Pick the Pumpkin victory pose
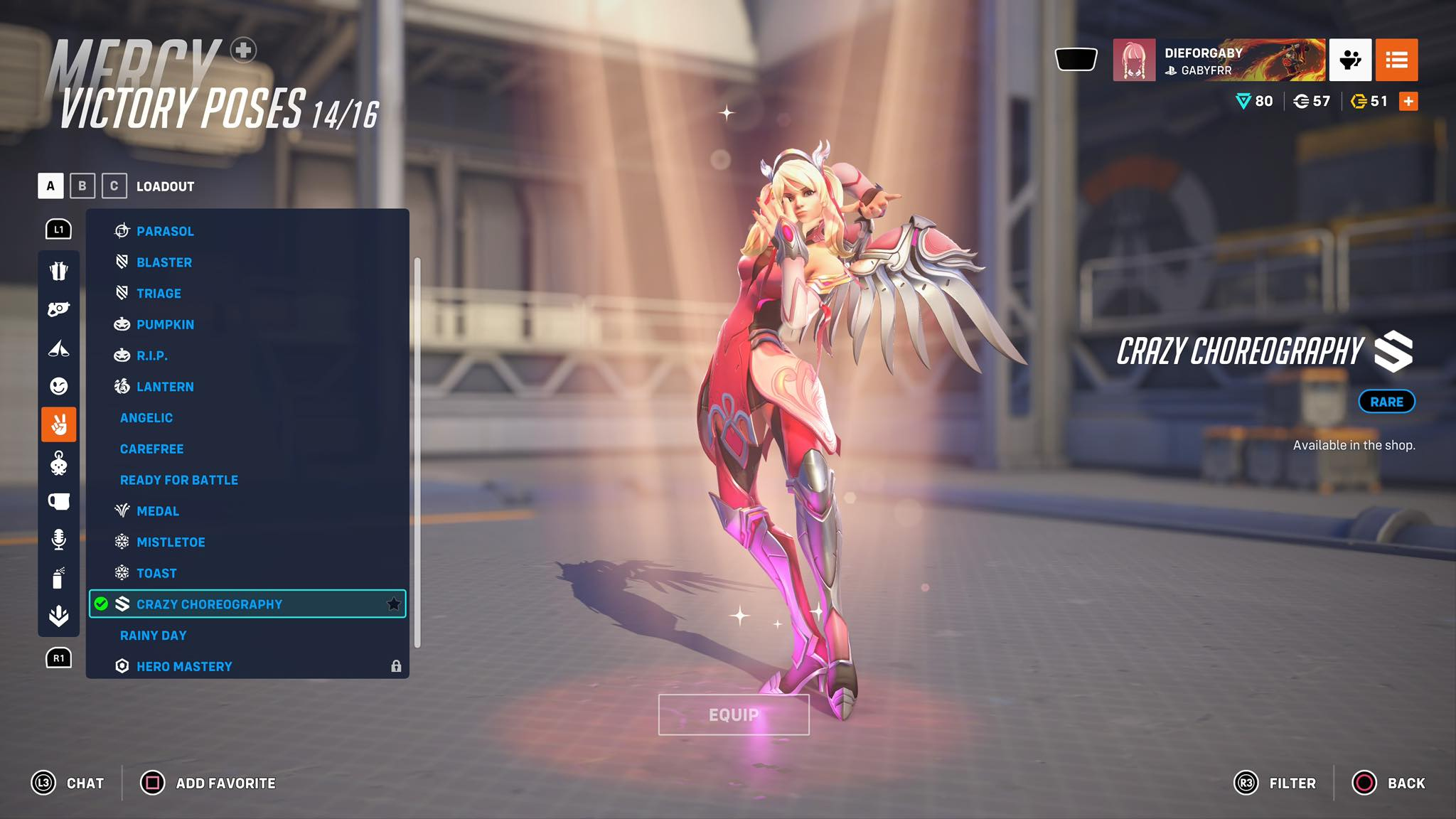 coord(165,324)
